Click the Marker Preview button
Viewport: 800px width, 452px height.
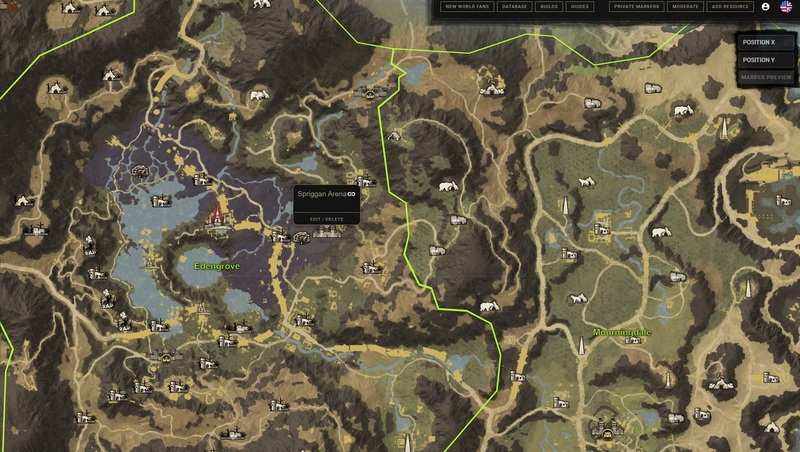765,77
